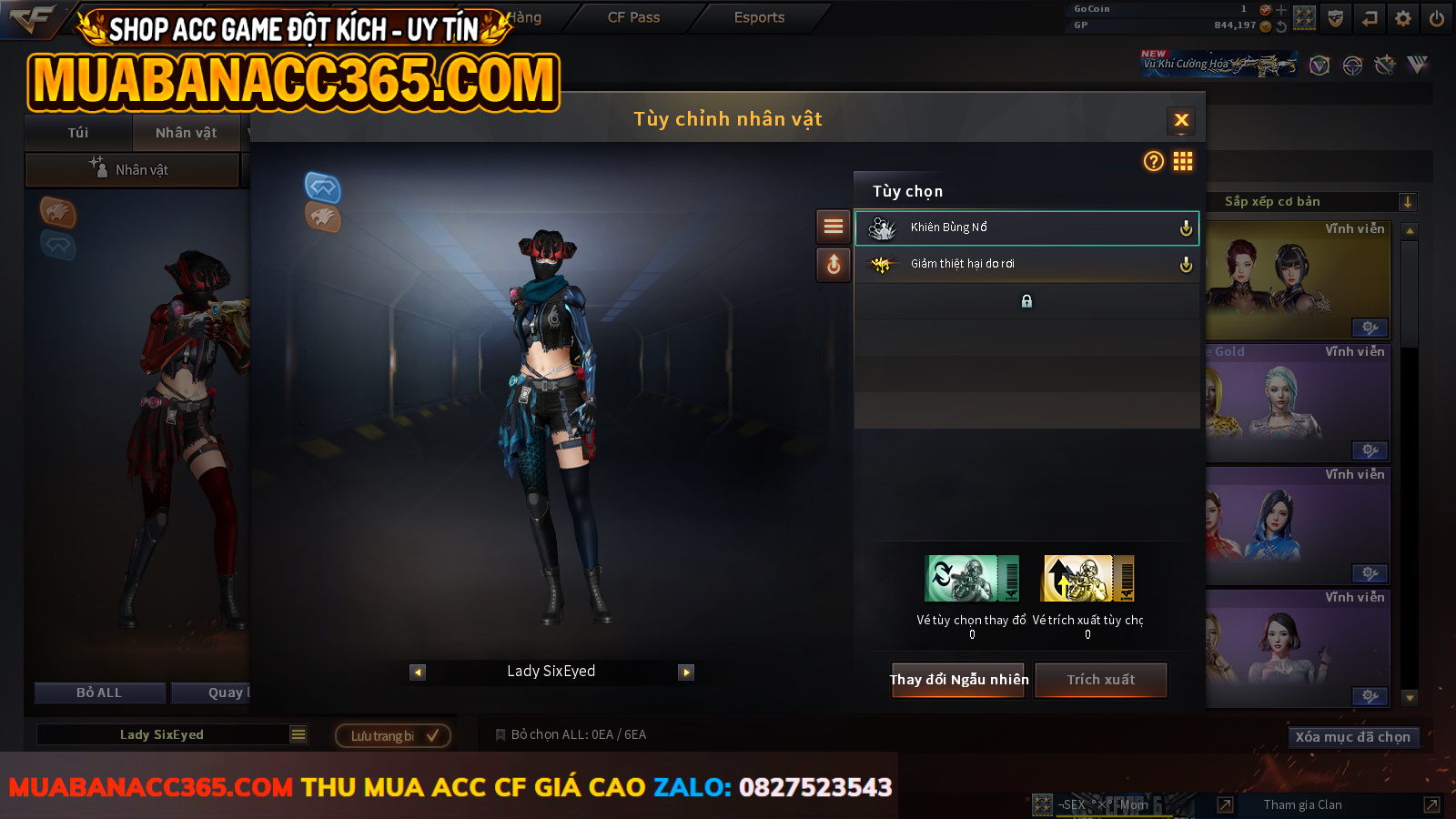
Task: Click Thay đổi Ngẫu nhiên button
Action: (958, 680)
